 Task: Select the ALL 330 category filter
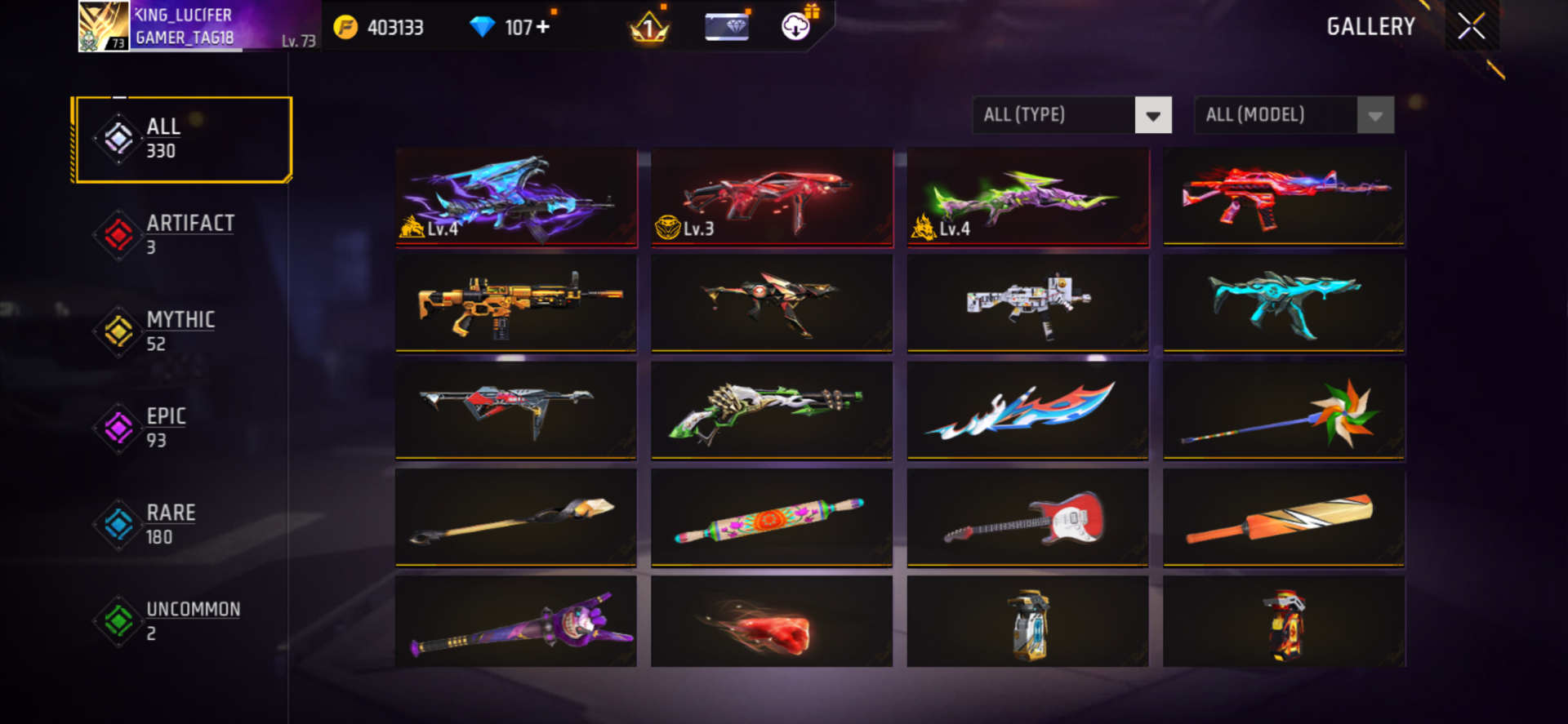(181, 137)
